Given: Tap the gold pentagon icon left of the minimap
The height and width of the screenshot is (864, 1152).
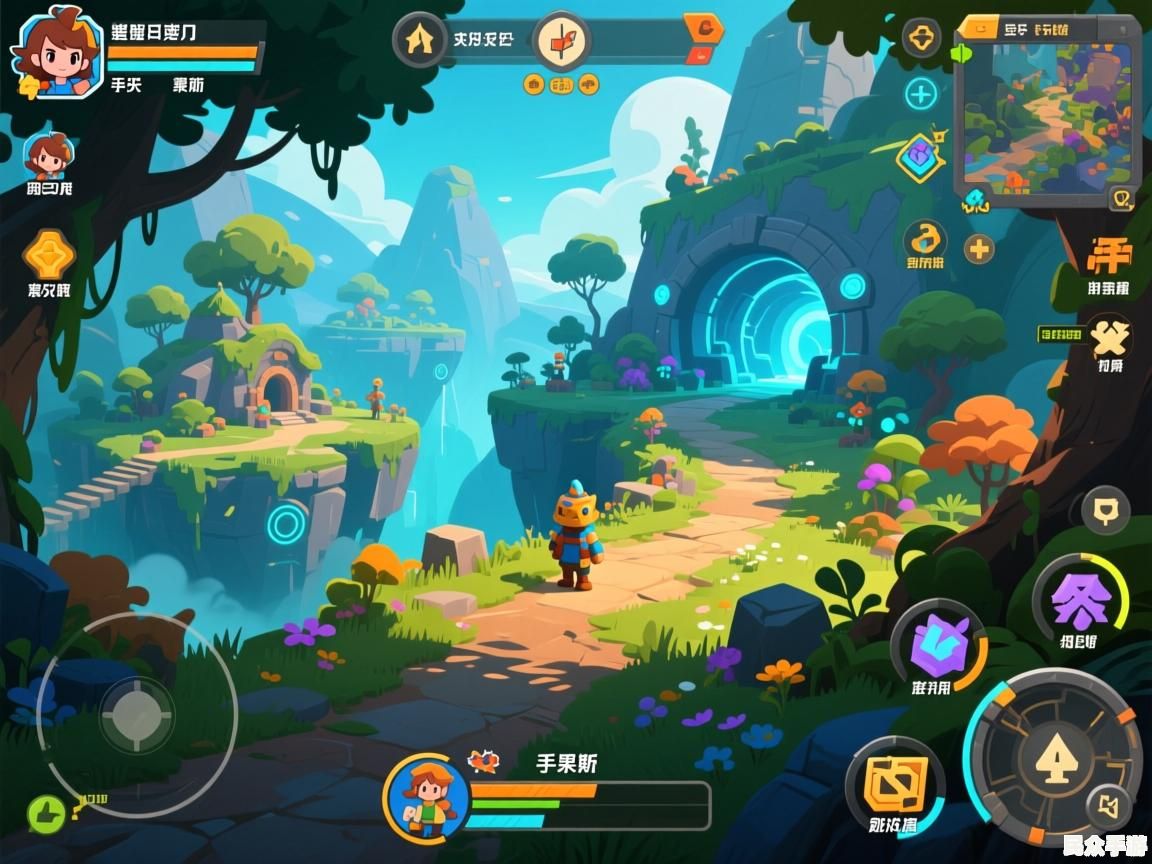Looking at the screenshot, I should point(921,39).
